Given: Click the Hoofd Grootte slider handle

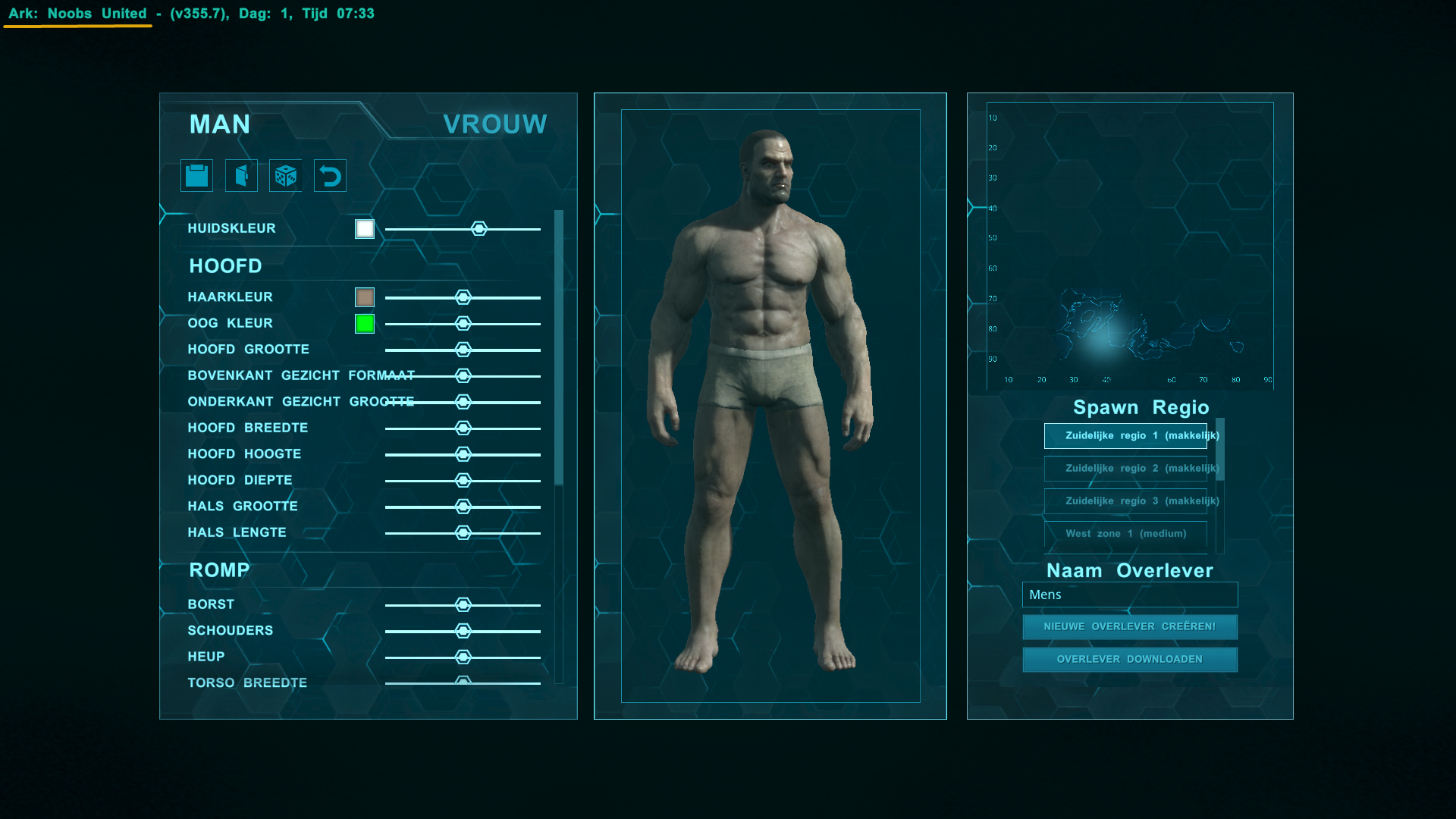Looking at the screenshot, I should [x=463, y=350].
